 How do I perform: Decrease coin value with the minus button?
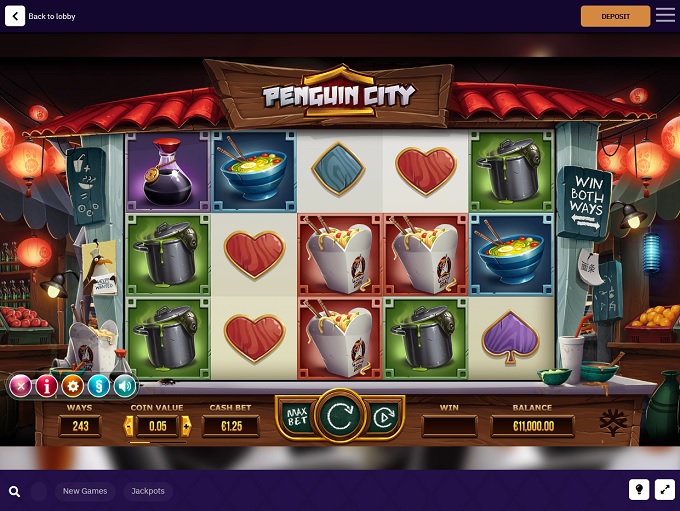click(128, 426)
